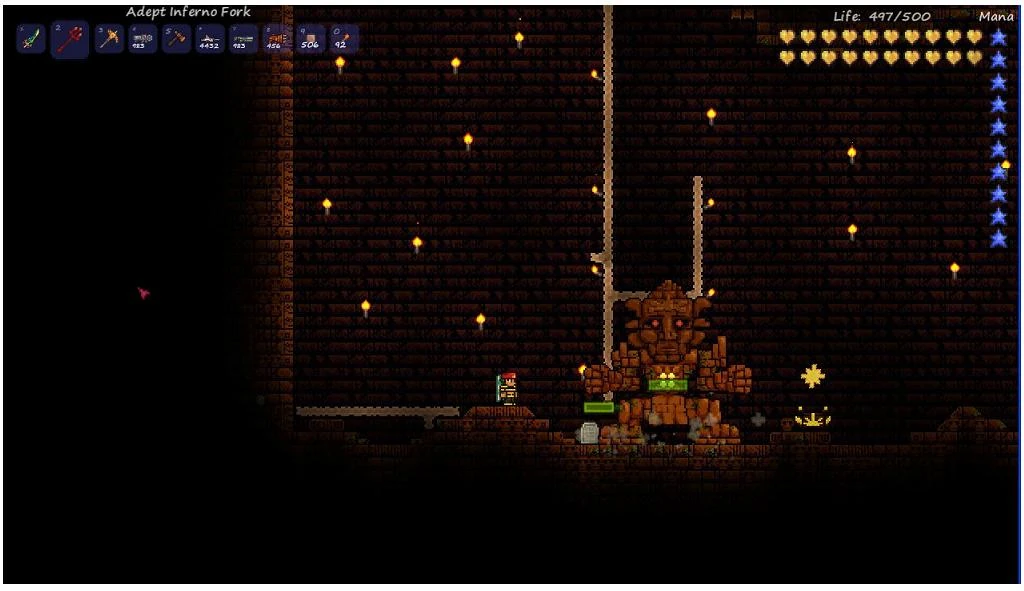Choose the hammer in hotbar slot 5
The image size is (1024, 591).
pos(176,39)
